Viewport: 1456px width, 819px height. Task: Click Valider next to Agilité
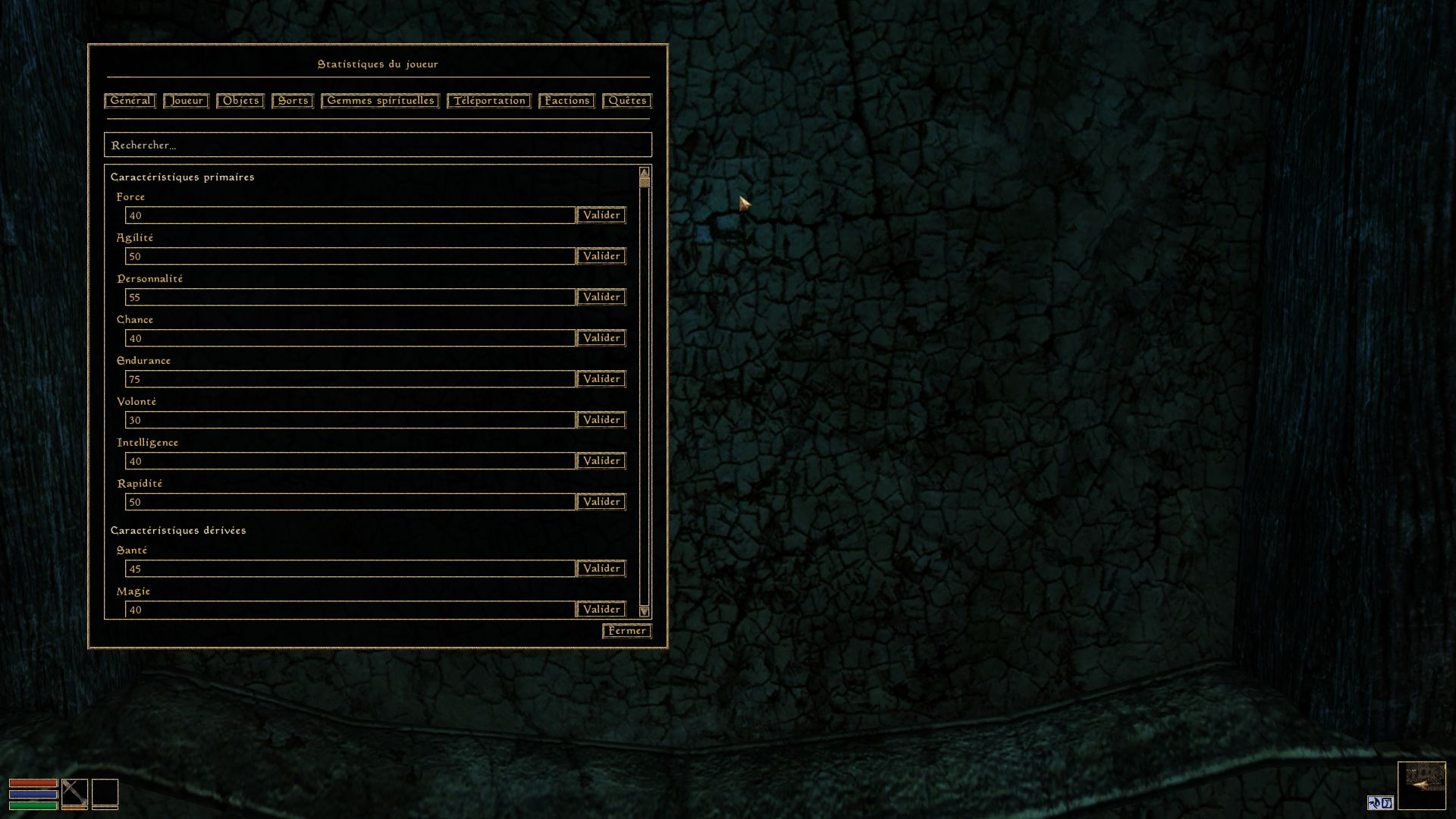[601, 256]
